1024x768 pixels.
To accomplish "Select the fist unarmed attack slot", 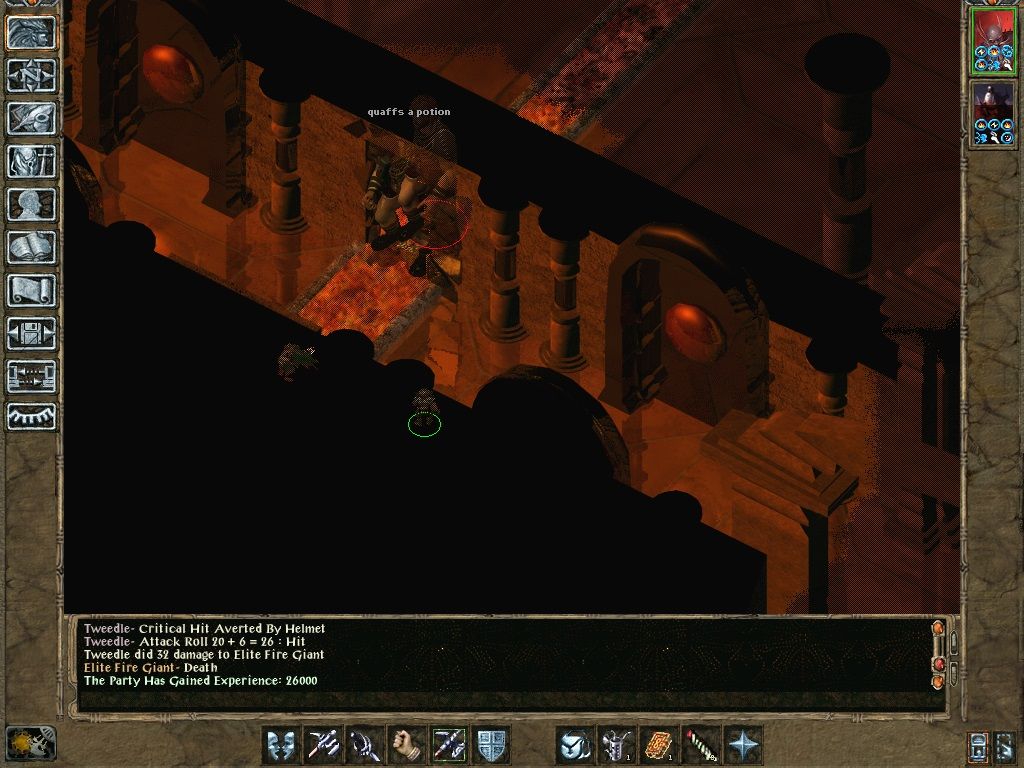I will (x=407, y=745).
